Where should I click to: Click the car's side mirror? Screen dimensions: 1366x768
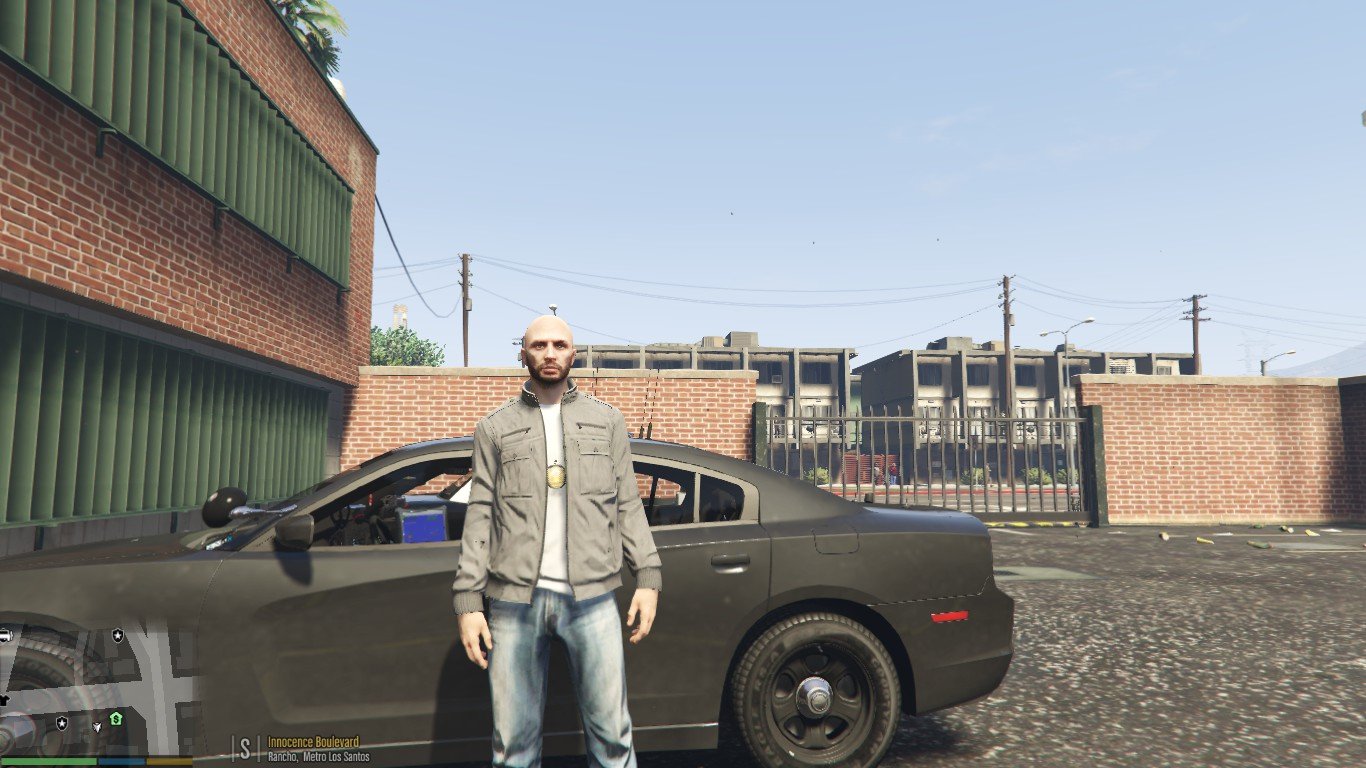click(x=296, y=532)
